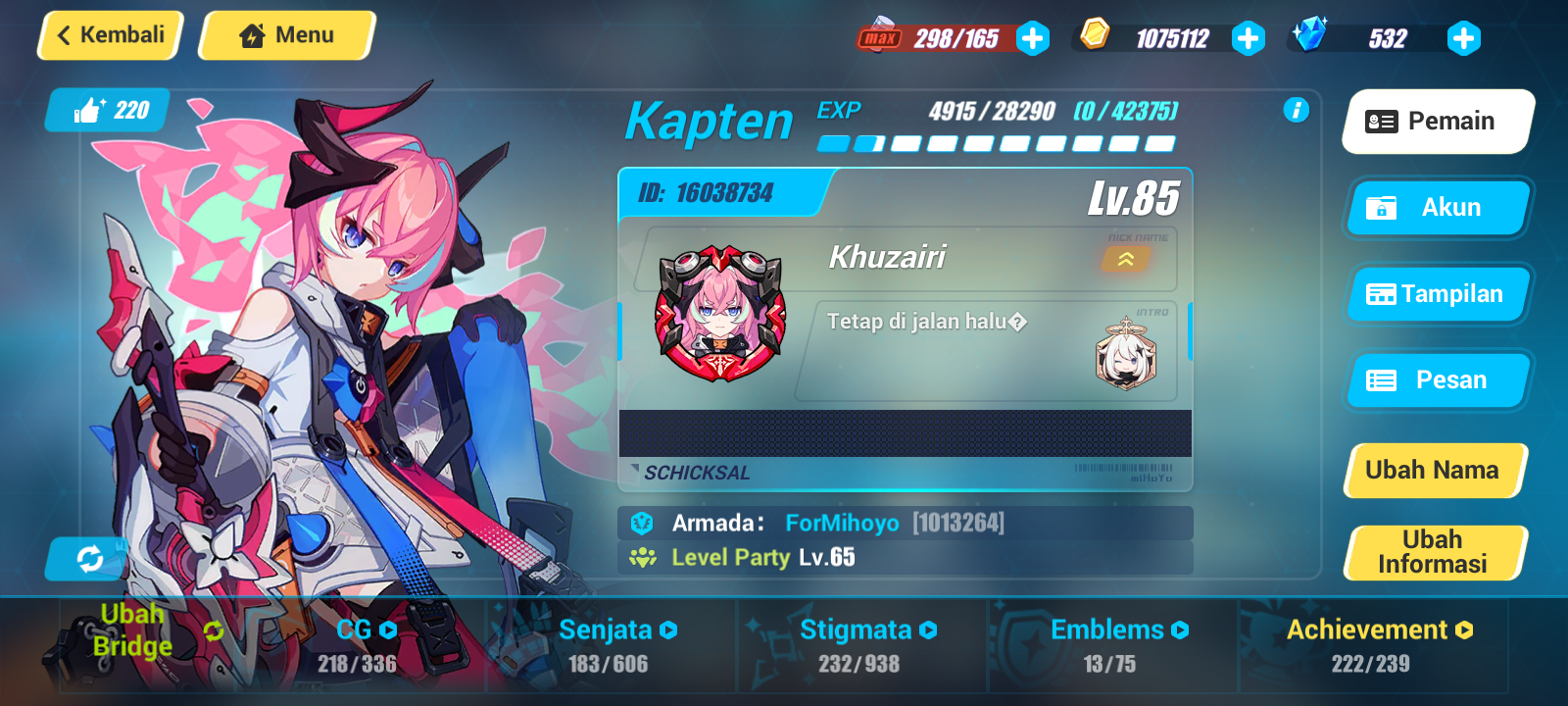Screen dimensions: 1568x706
Task: Click the refresh character icon near the character art
Action: point(88,559)
